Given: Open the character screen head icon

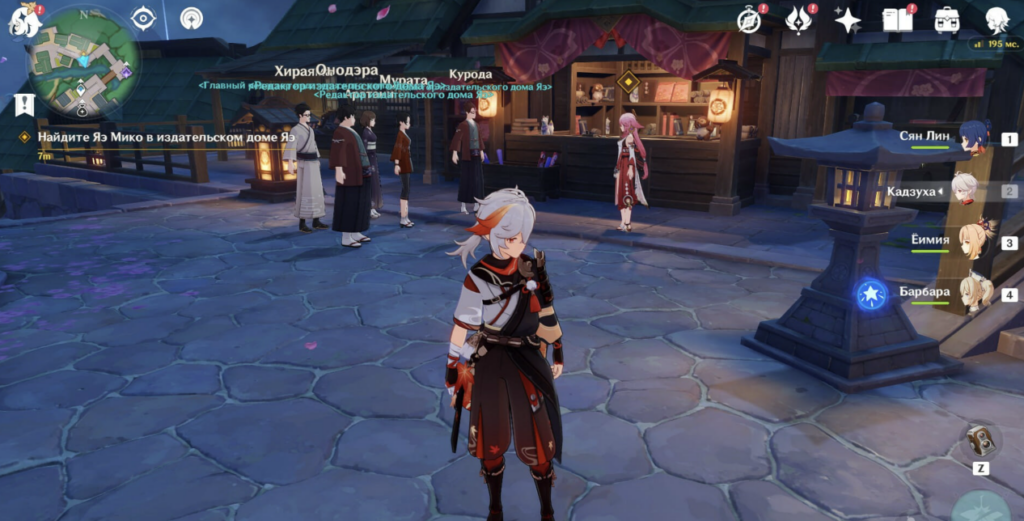Looking at the screenshot, I should (996, 19).
